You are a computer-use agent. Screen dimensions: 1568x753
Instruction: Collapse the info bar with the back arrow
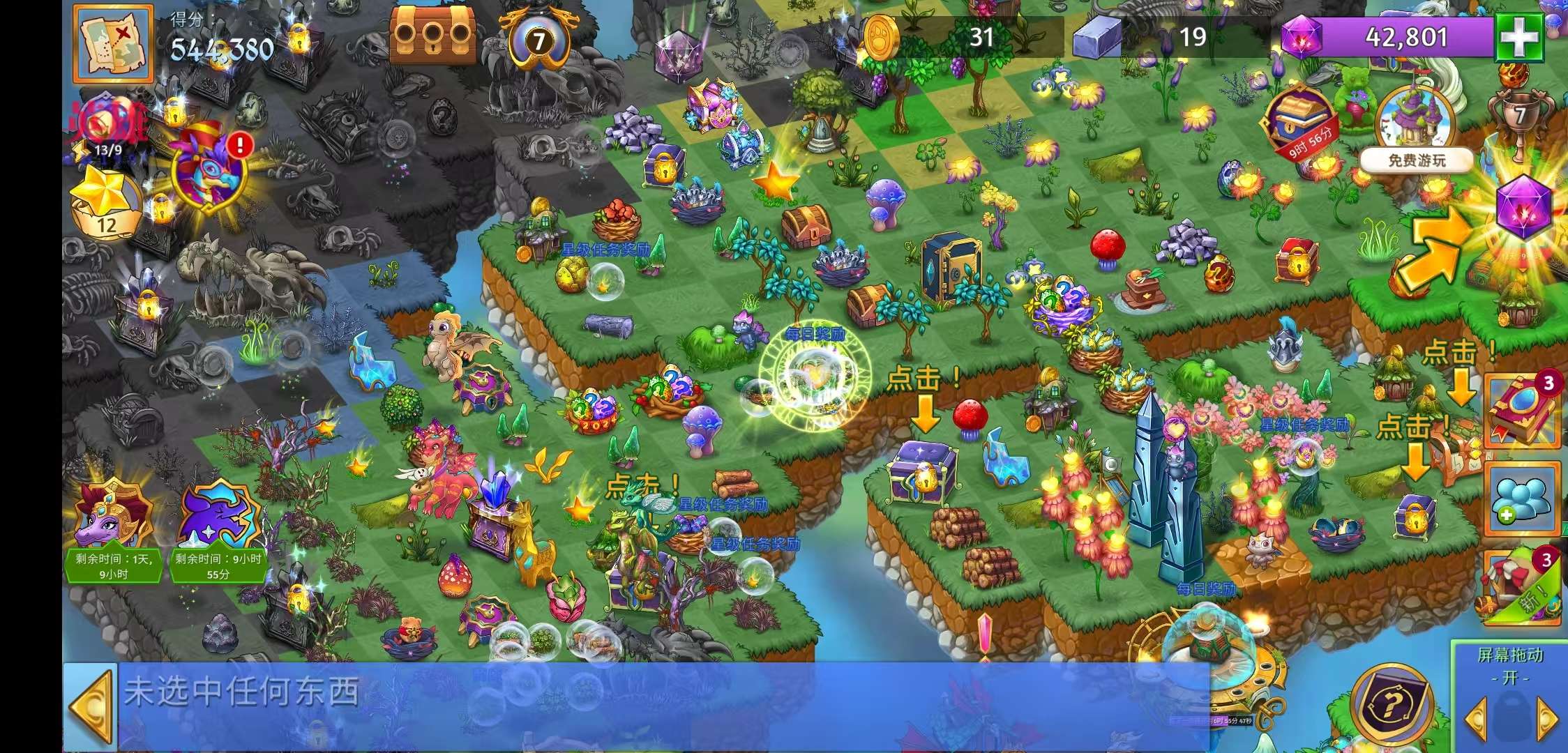click(x=91, y=707)
